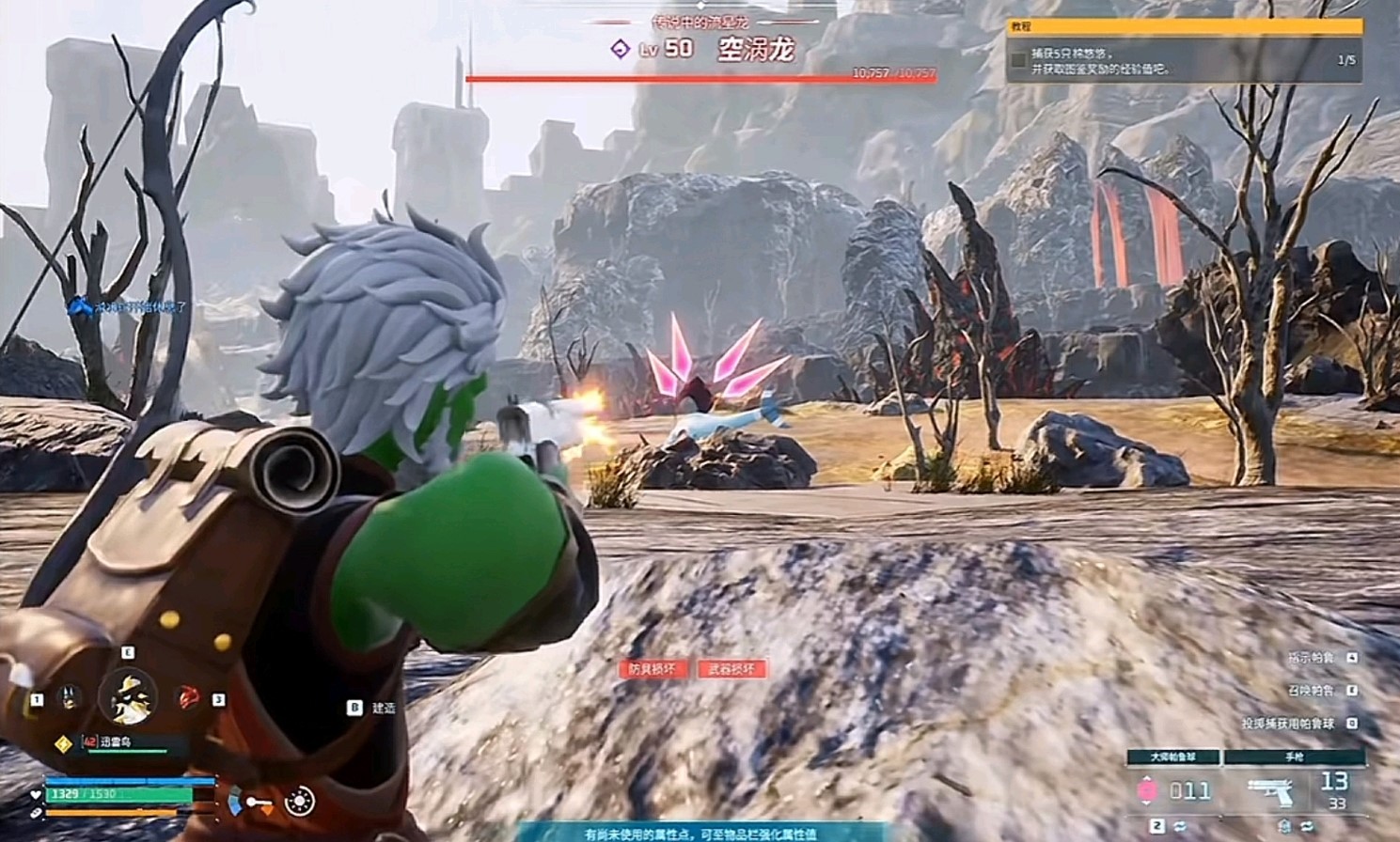Switch to the red Pal in party
This screenshot has height=842, width=1400.
click(x=188, y=698)
